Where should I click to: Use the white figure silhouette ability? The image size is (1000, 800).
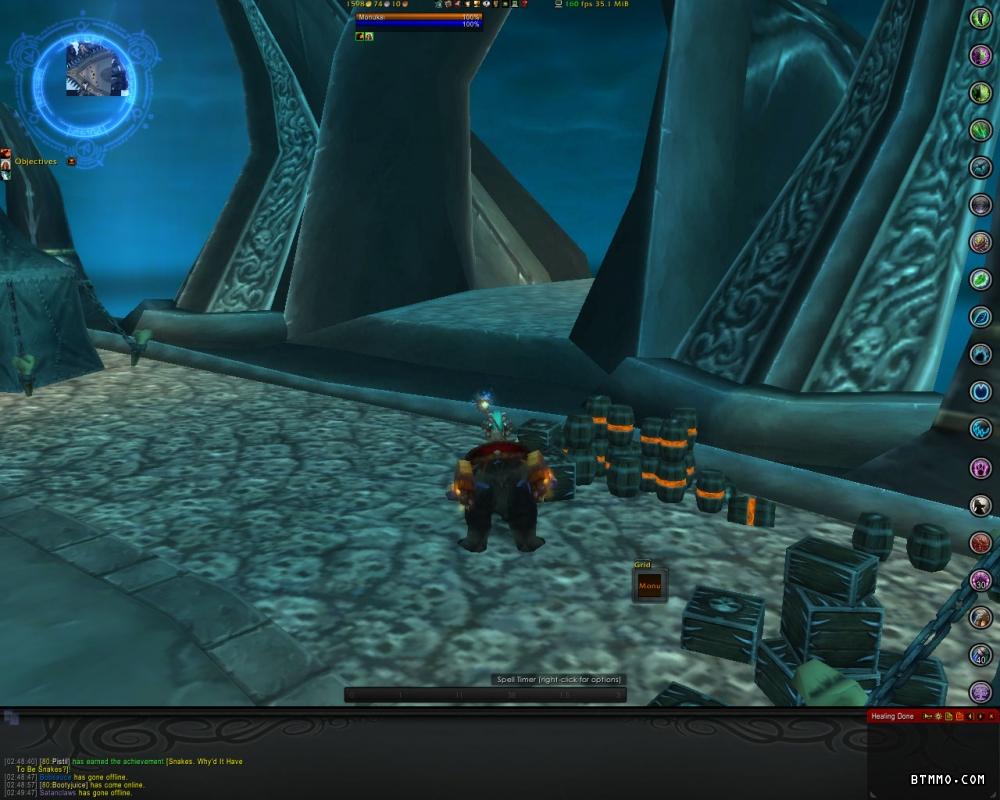980,505
